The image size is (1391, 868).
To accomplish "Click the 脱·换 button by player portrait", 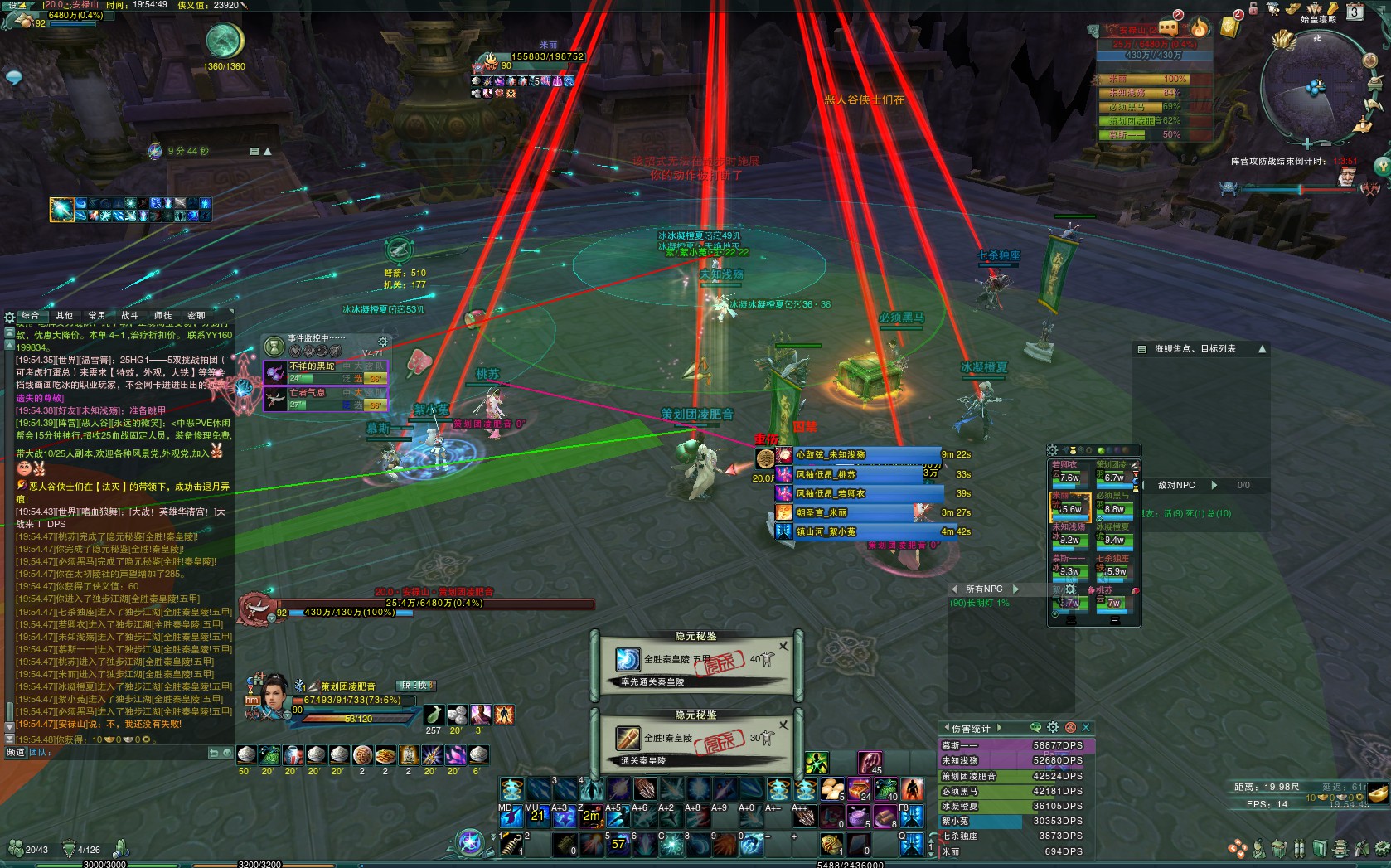I will click(x=415, y=686).
